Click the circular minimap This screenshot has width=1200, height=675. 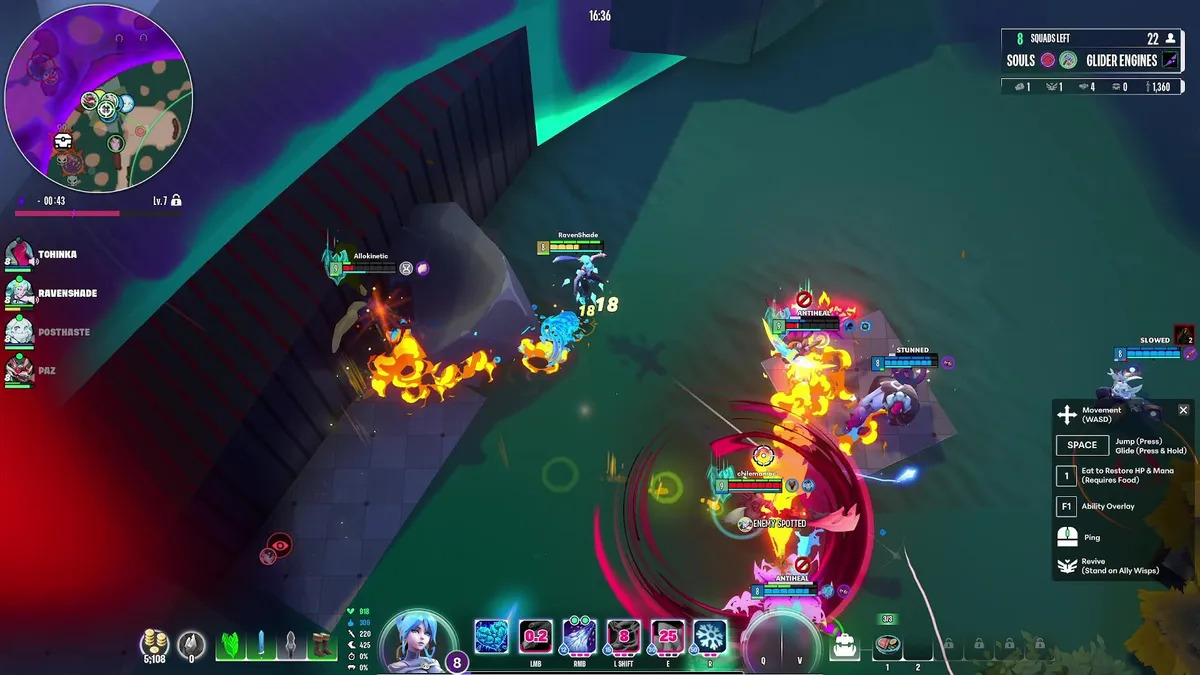99,98
